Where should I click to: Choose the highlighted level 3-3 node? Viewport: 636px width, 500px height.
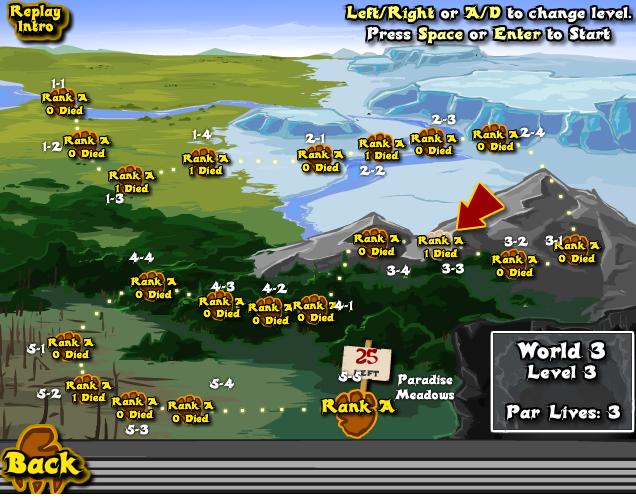click(440, 246)
